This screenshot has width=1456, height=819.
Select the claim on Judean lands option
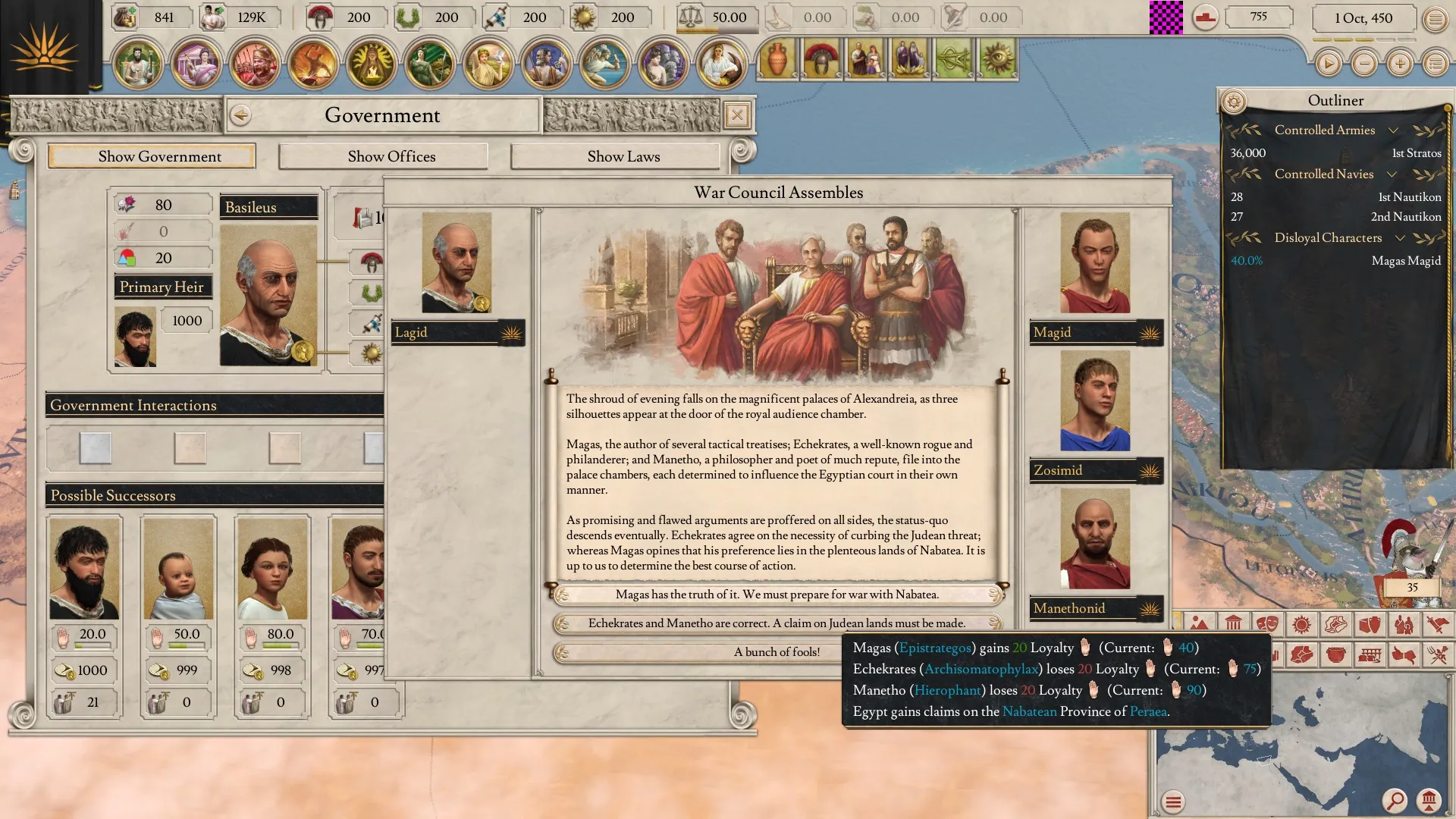tap(777, 623)
